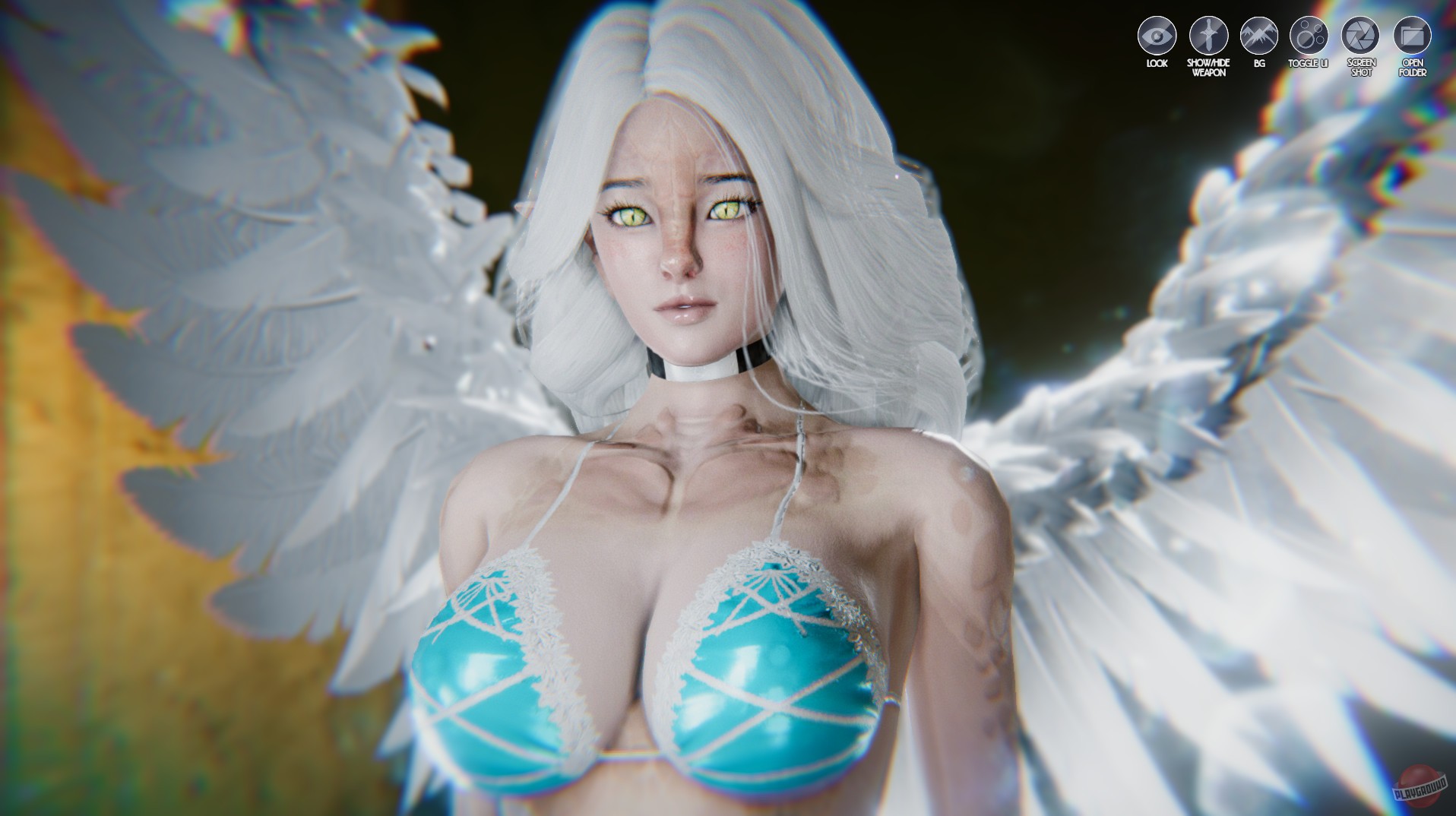Select the SHOW/HIDE WEAPON label
Image resolution: width=1456 pixels, height=816 pixels.
click(x=1208, y=66)
